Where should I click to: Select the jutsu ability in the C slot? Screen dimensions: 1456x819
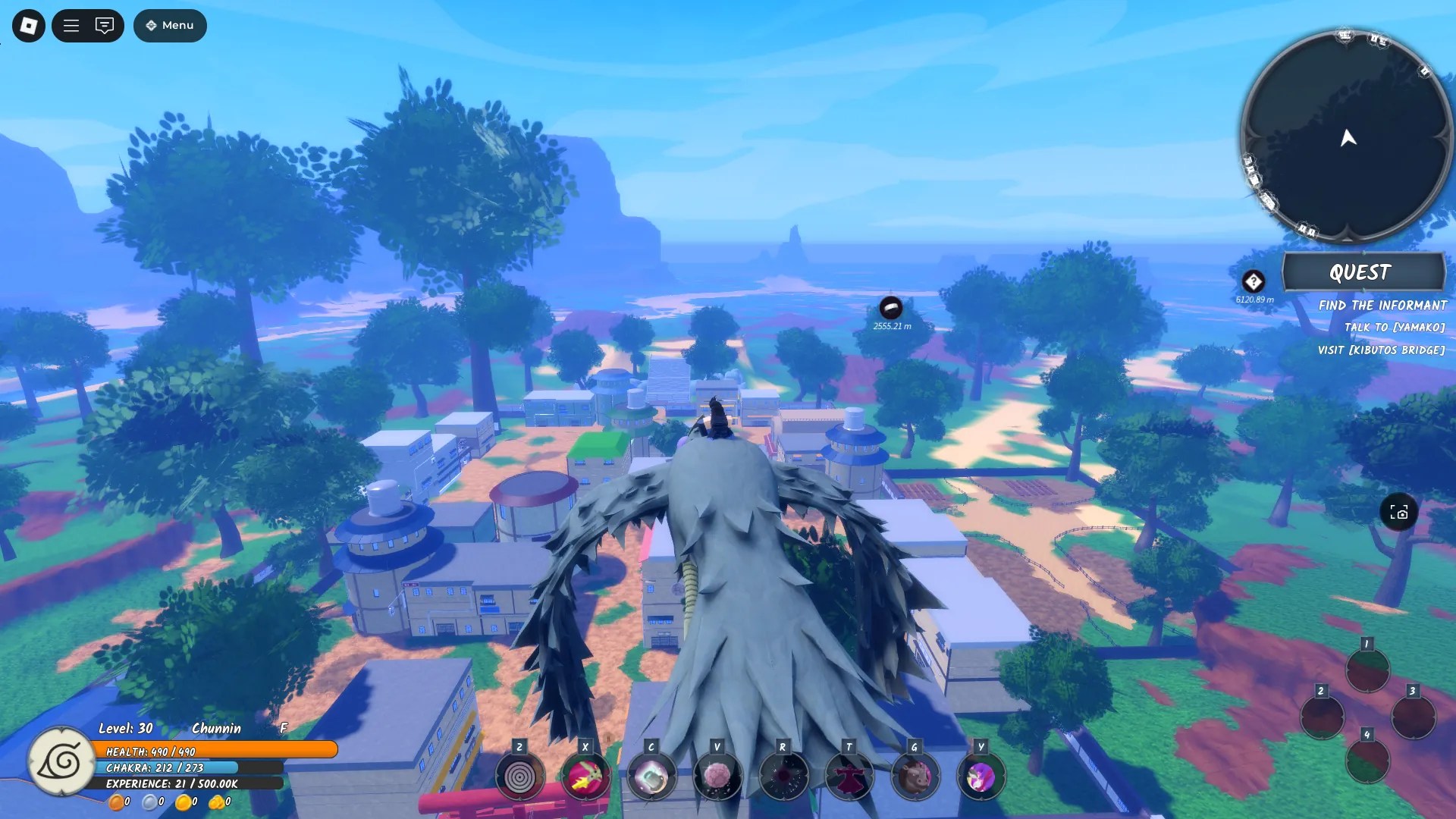(651, 777)
